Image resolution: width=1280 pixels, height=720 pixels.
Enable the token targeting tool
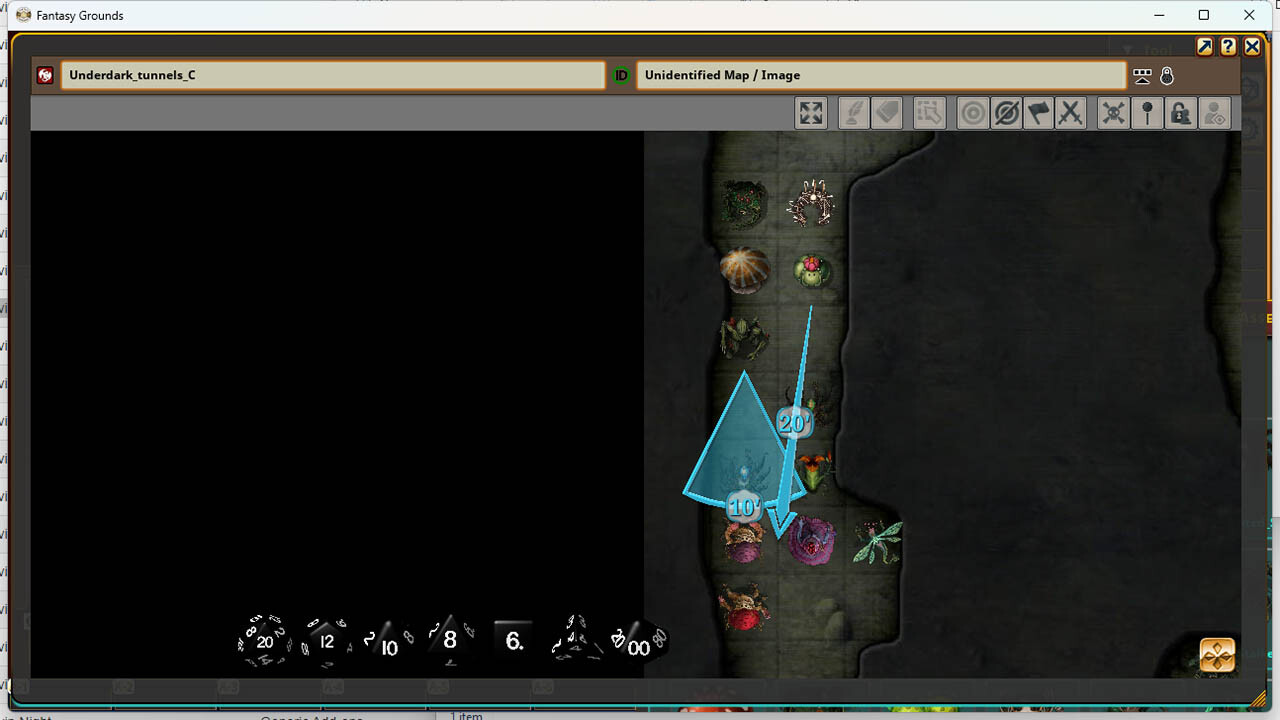tap(972, 112)
